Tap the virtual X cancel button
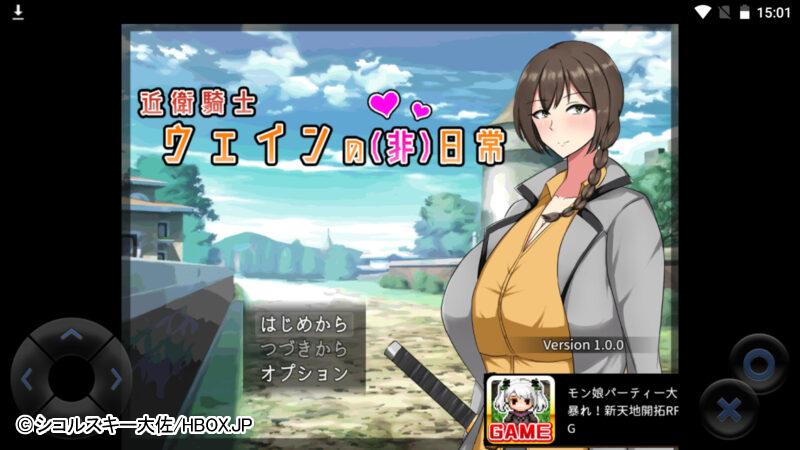The width and height of the screenshot is (800, 450). [729, 410]
